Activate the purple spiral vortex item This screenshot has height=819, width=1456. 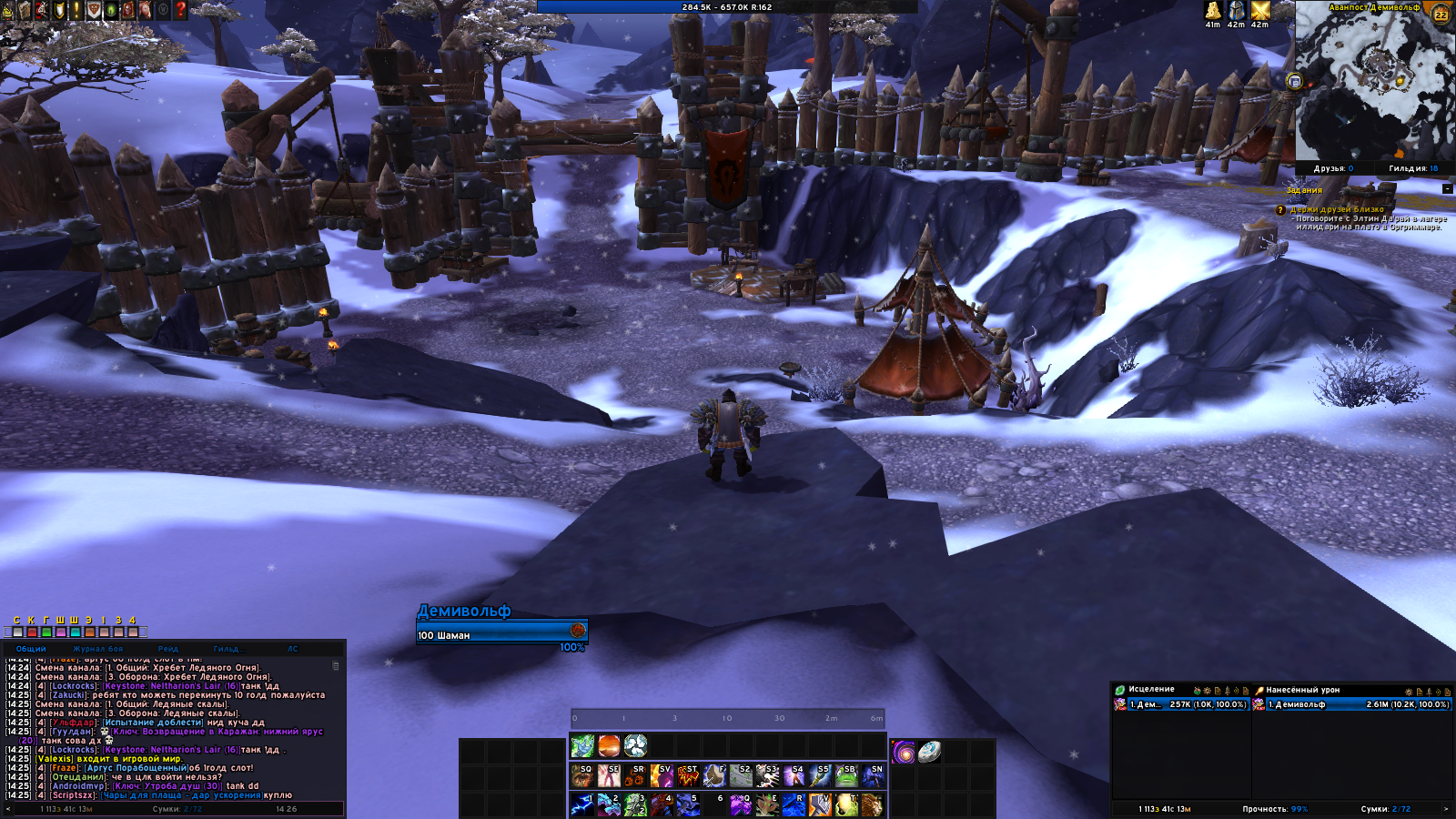click(x=903, y=752)
